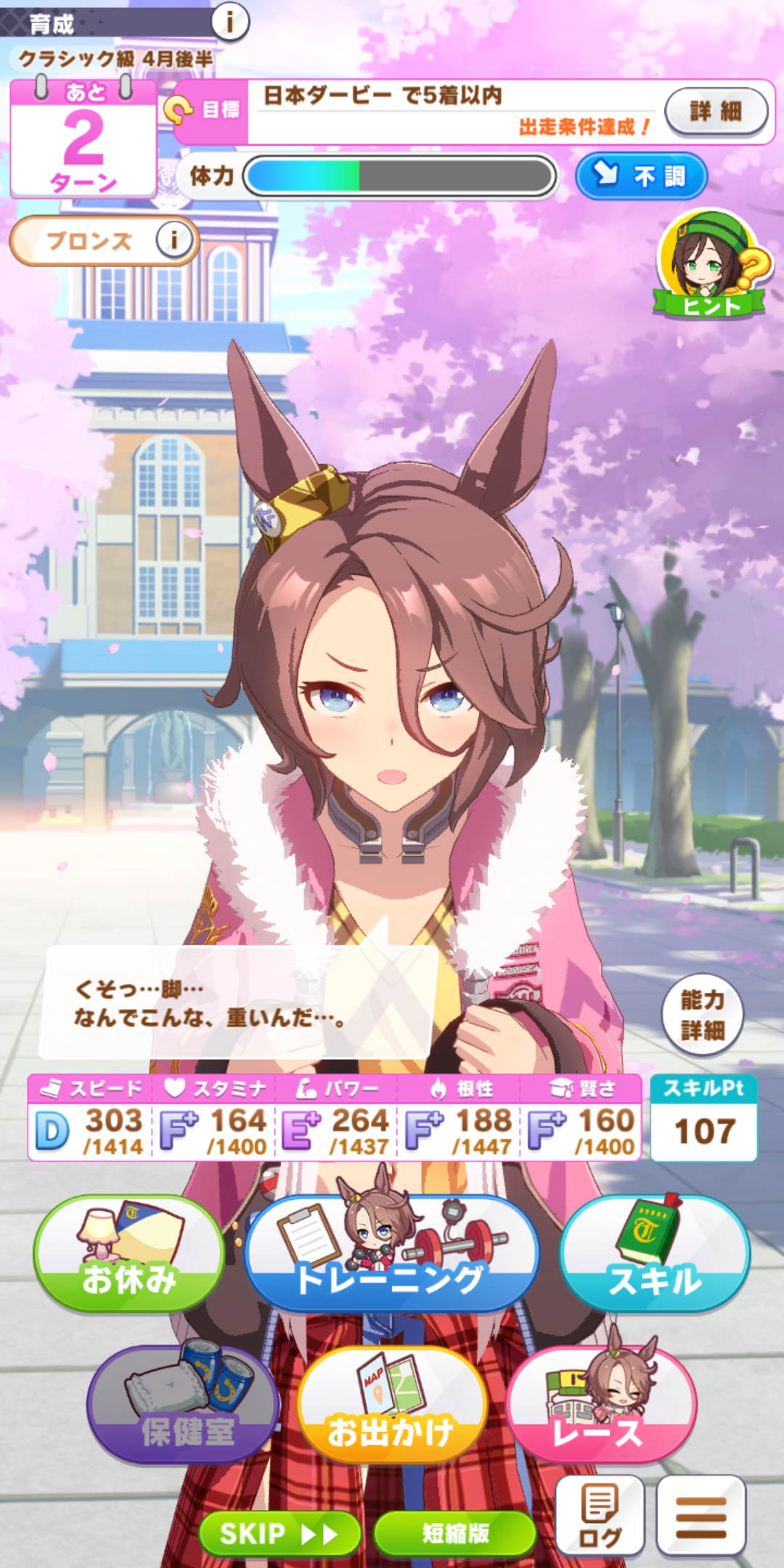Screen dimensions: 784x1568
Task: Show info for ブロンズ rank
Action: [174, 240]
